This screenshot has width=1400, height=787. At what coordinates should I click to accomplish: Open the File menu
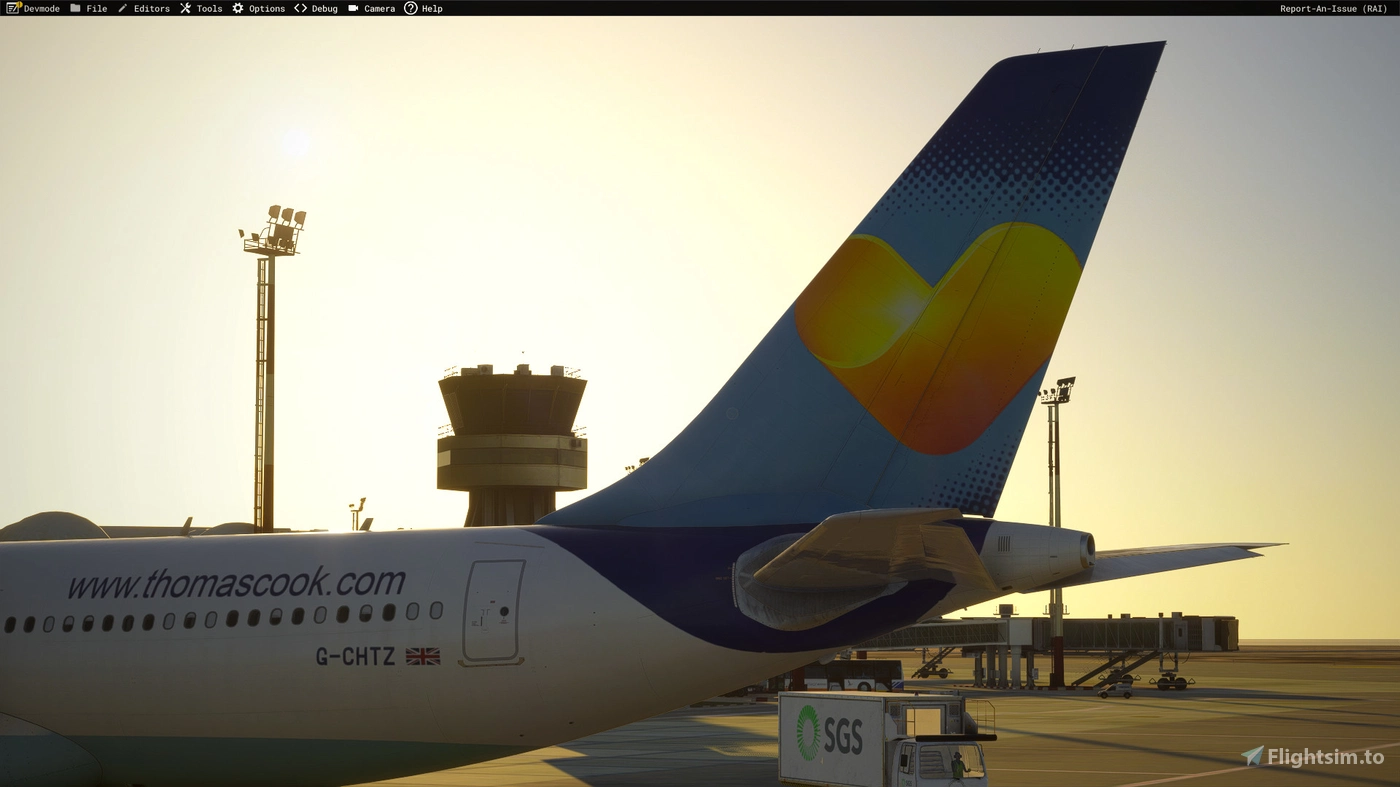tap(96, 8)
